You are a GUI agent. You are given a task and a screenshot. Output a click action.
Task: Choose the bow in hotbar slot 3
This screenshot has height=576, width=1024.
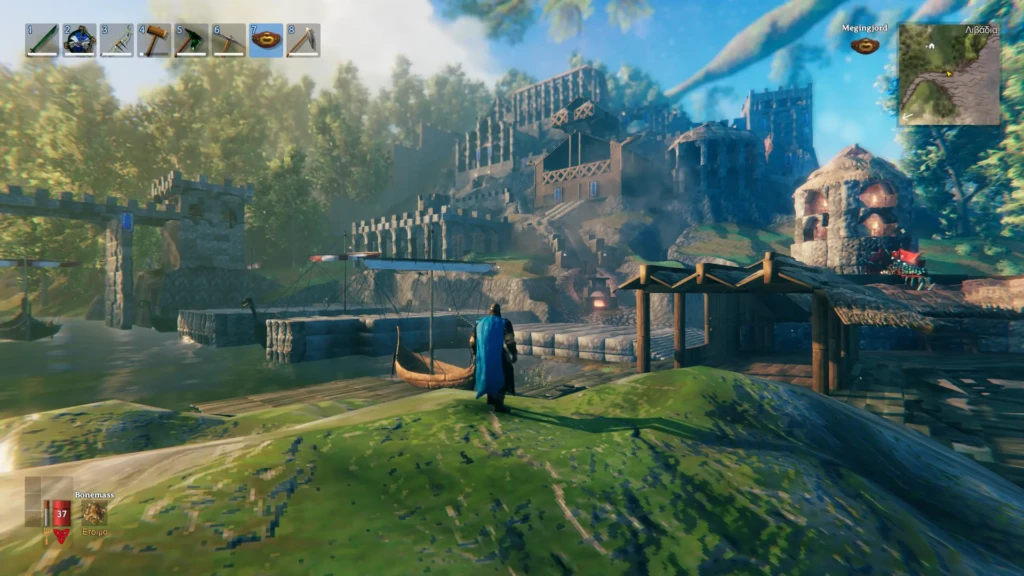pos(116,40)
